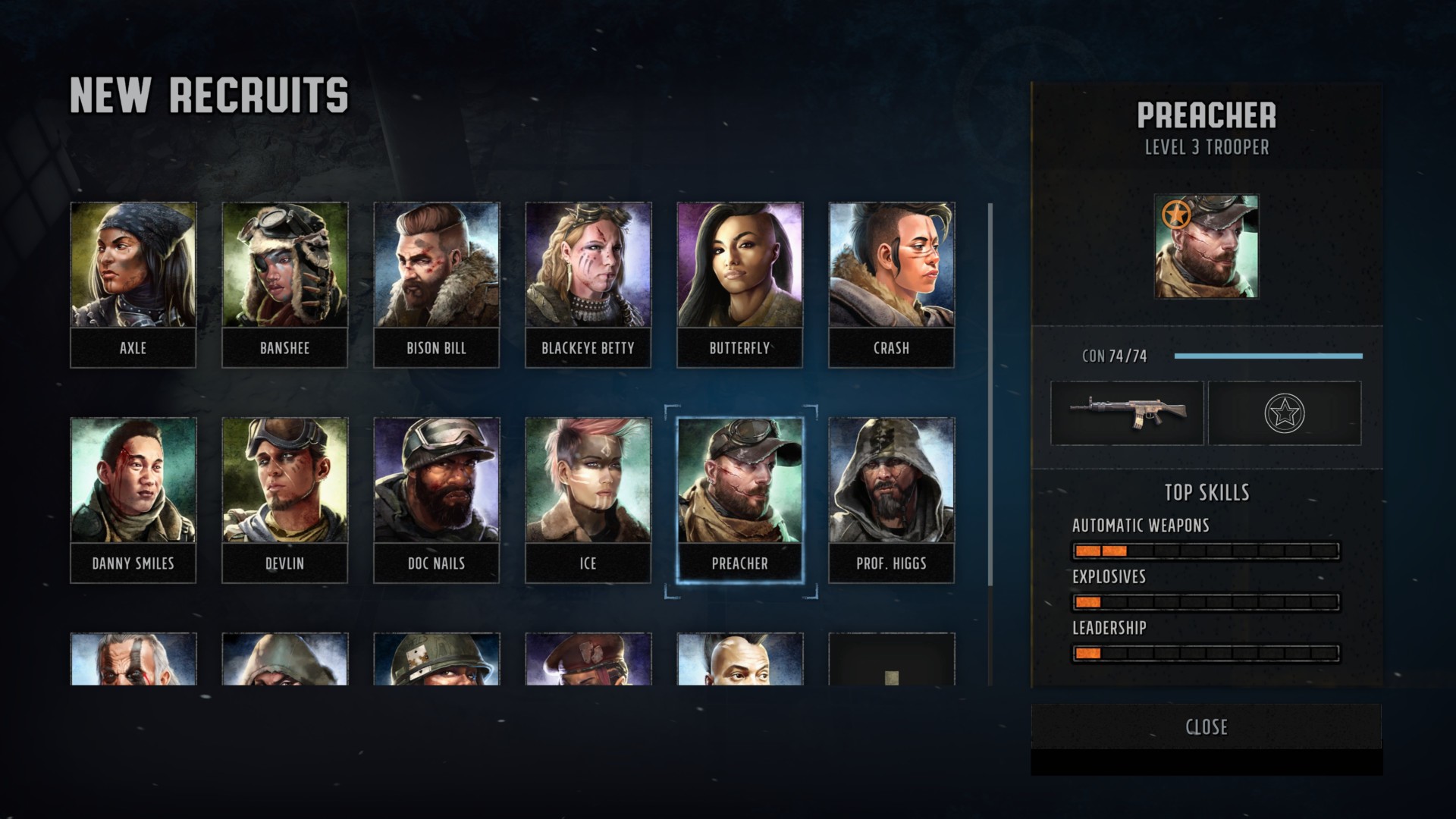Image resolution: width=1456 pixels, height=819 pixels.
Task: Select the Axle recruit card
Action: (133, 284)
